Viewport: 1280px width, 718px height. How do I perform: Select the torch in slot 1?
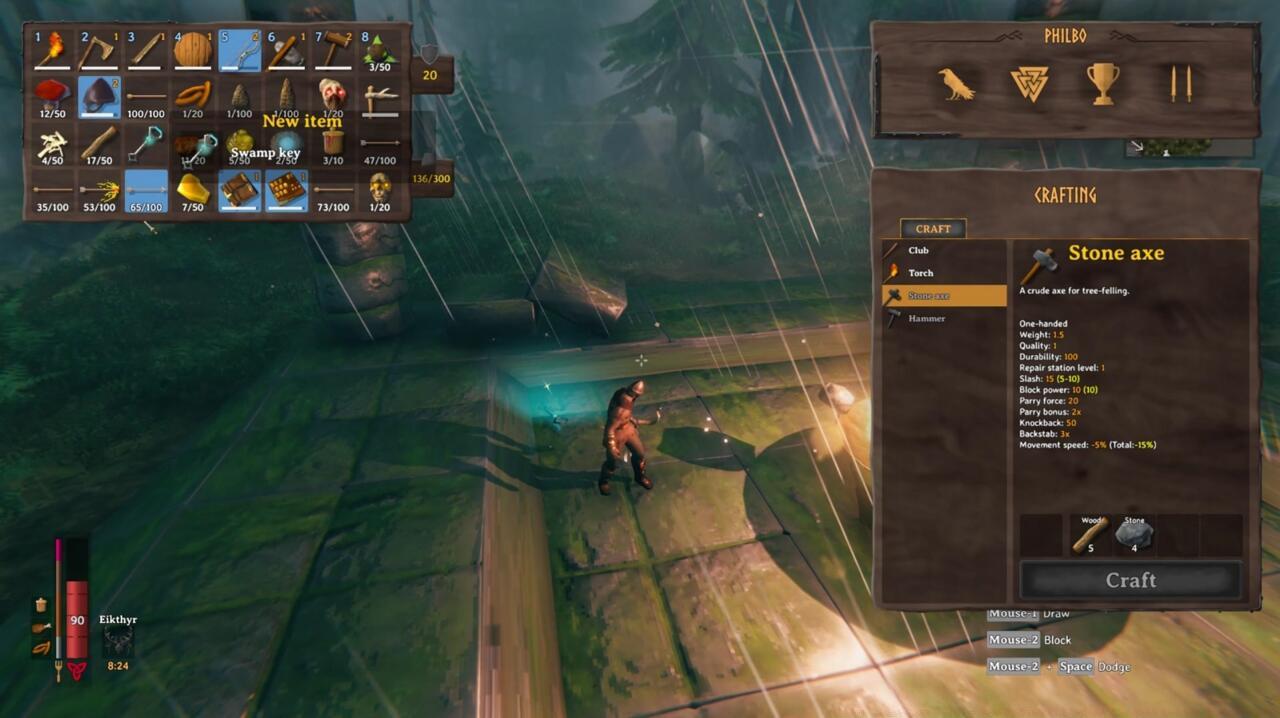(52, 50)
